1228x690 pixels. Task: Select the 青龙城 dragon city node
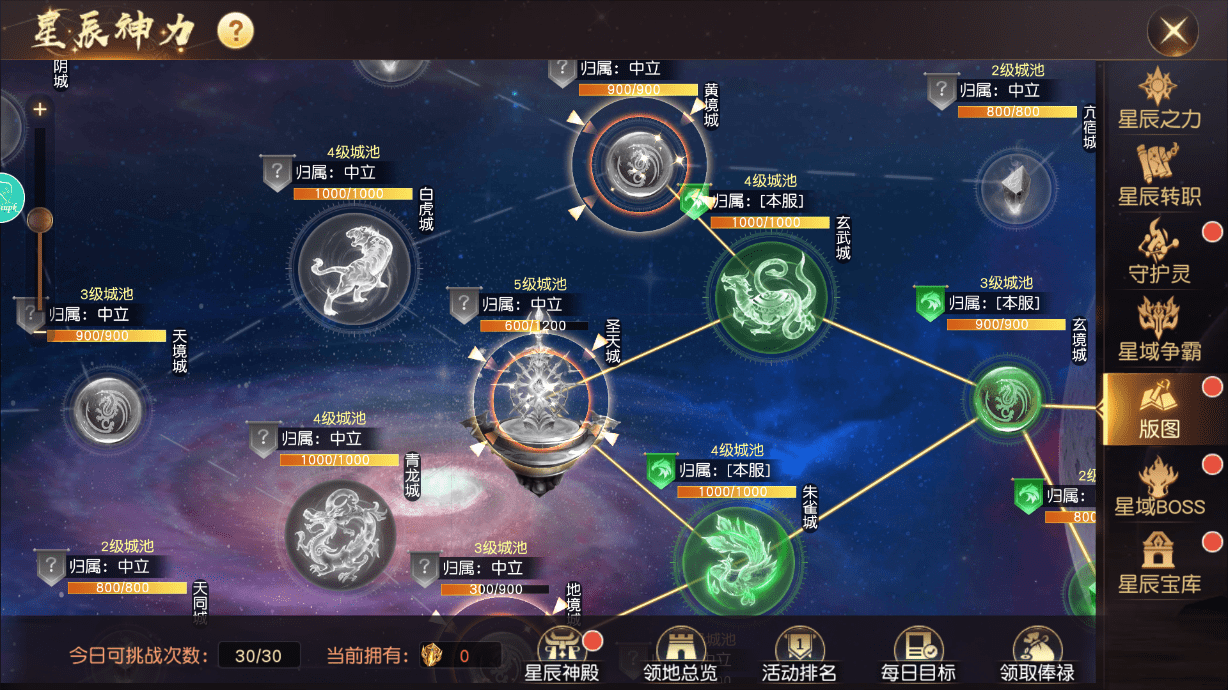[x=341, y=535]
